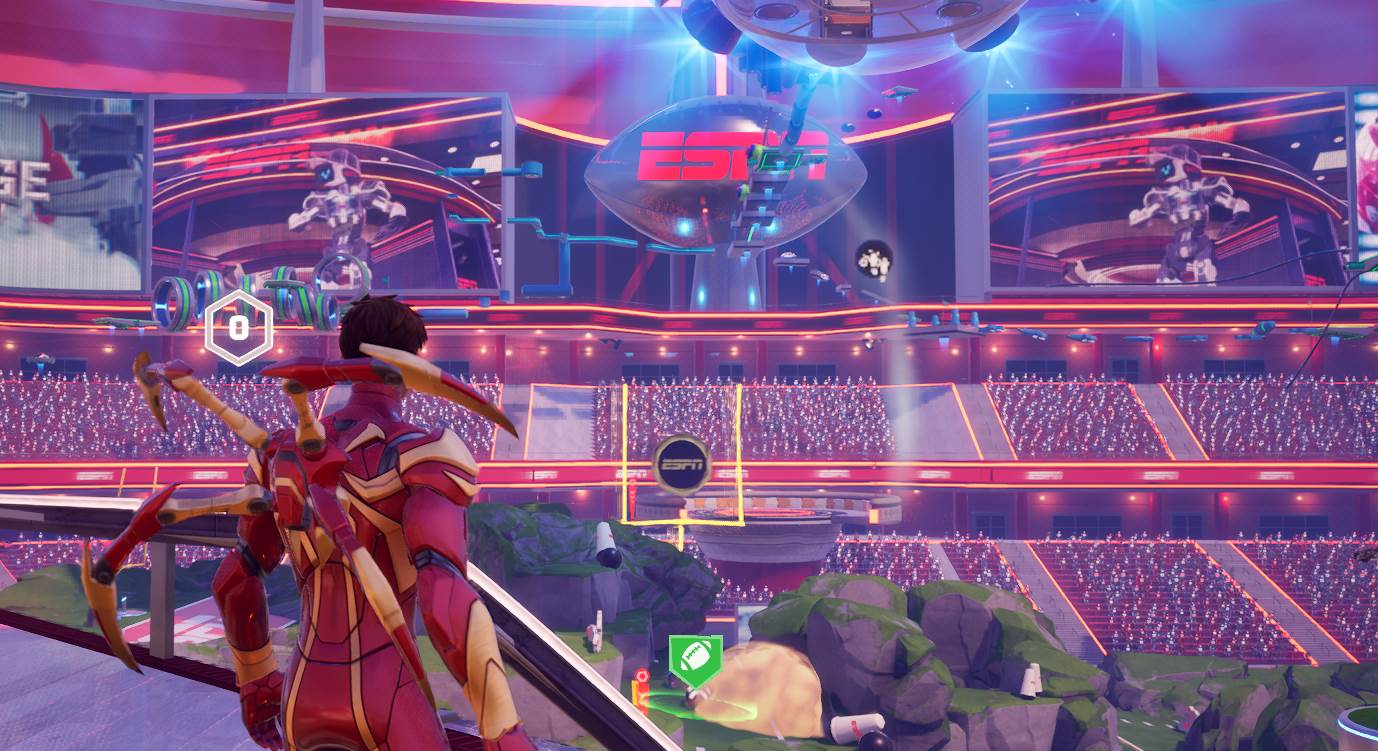This screenshot has height=751, width=1378.
Task: Click the teal platform below the blimp
Action: coord(590,243)
